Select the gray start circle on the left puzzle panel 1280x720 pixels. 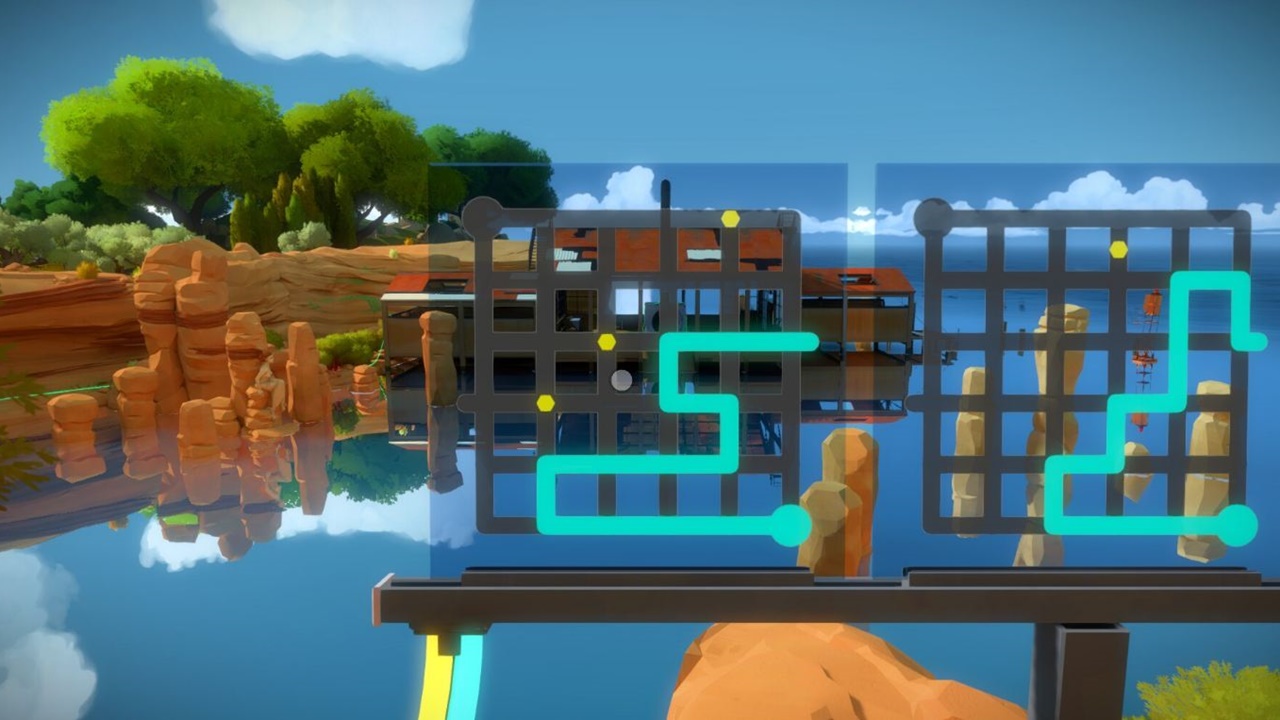482,217
